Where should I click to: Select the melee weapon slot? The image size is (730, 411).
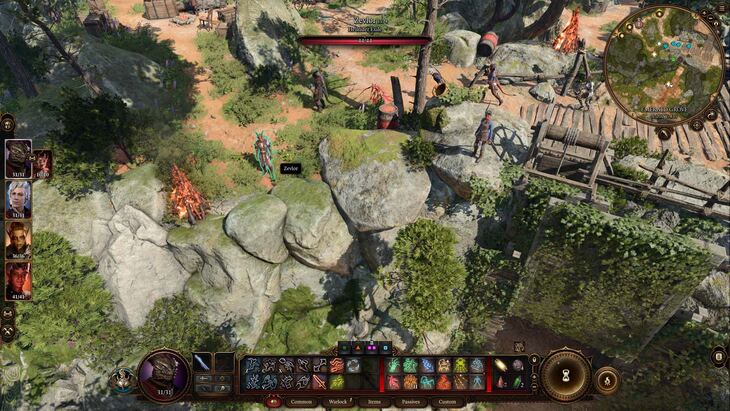203,362
